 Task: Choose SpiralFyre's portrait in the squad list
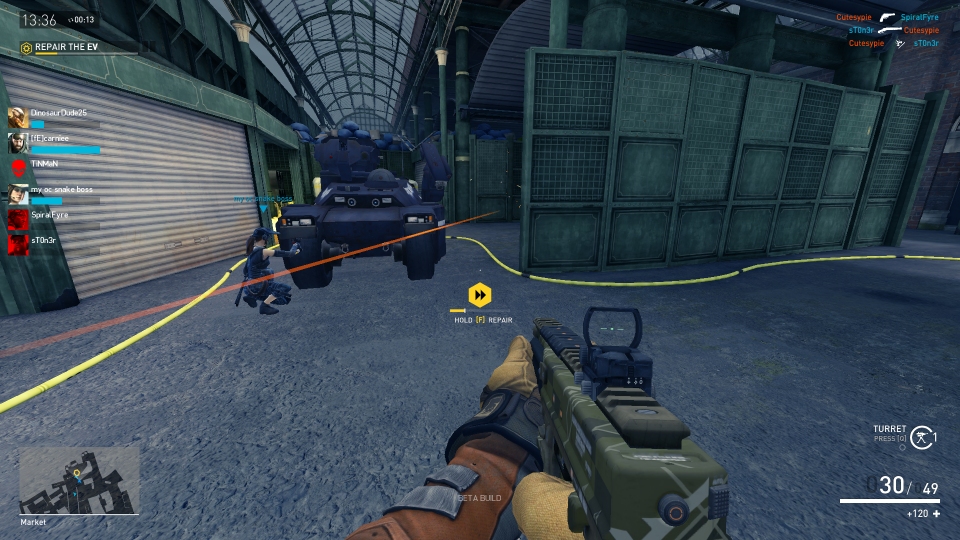[x=17, y=218]
